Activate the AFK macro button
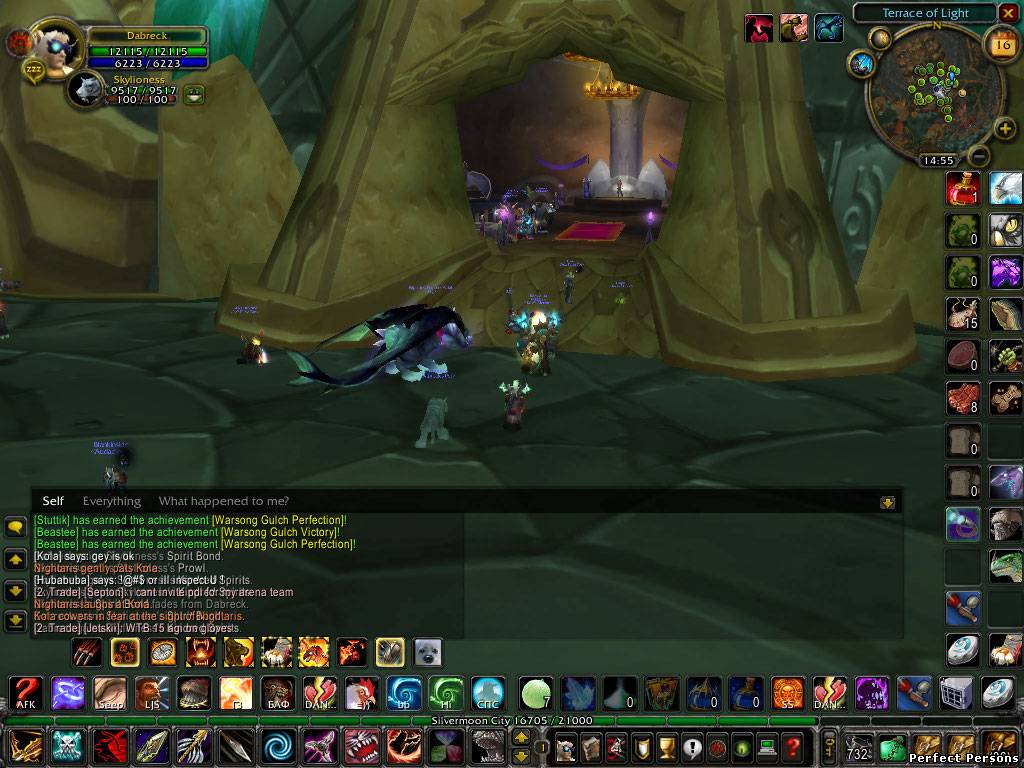 click(x=24, y=692)
